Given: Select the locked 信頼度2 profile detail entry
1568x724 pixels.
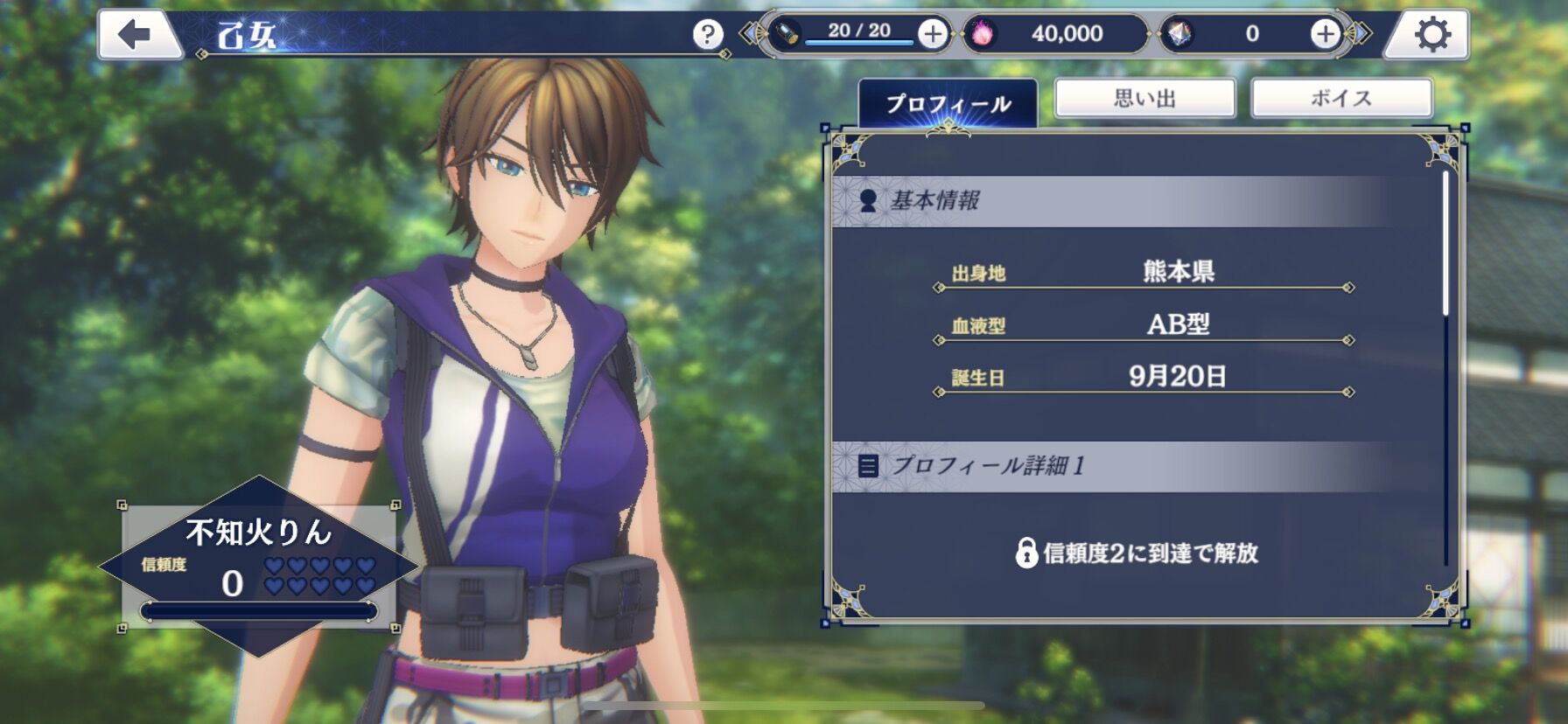Looking at the screenshot, I should (x=1137, y=553).
